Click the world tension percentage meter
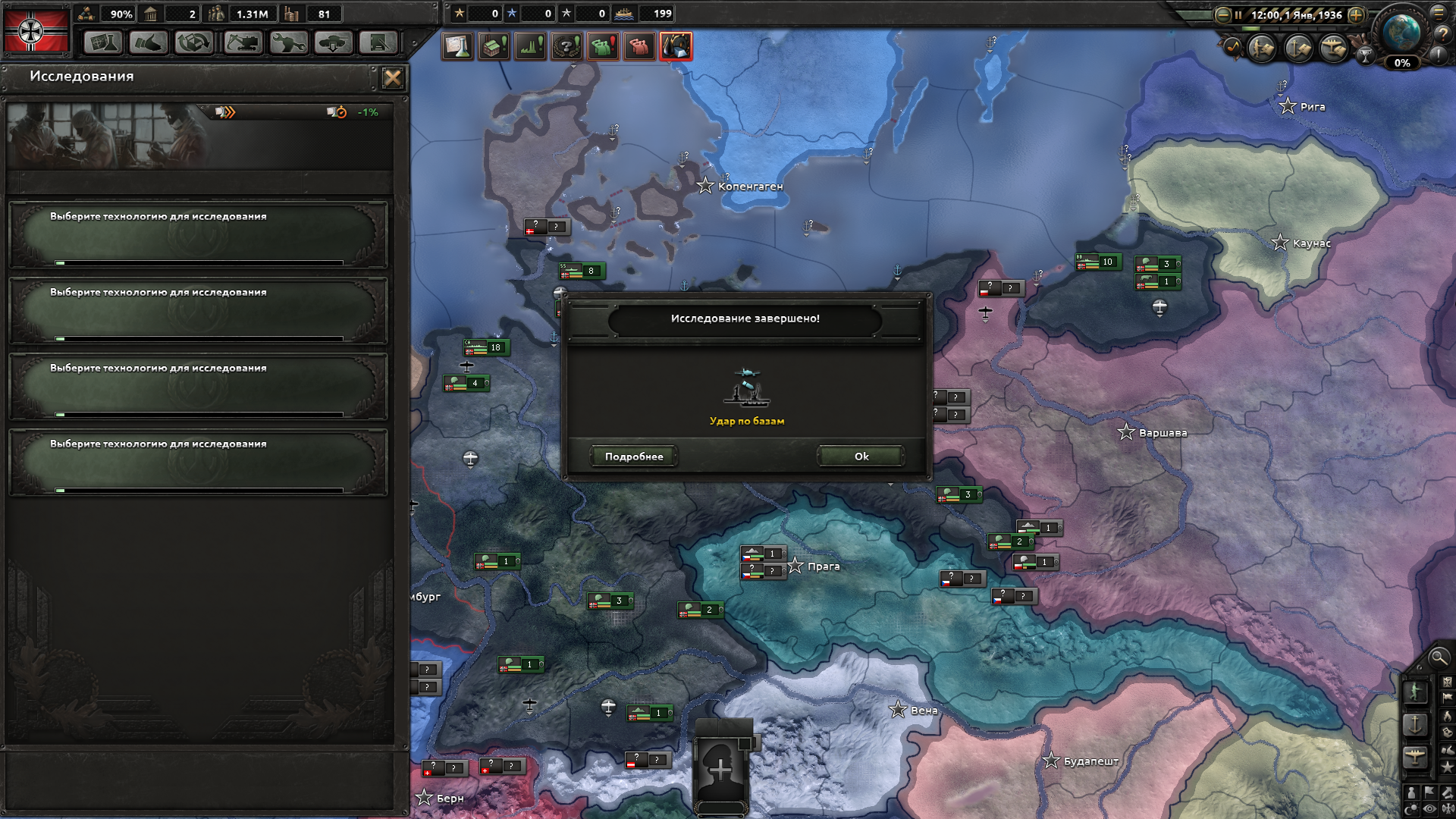 pyautogui.click(x=1403, y=64)
